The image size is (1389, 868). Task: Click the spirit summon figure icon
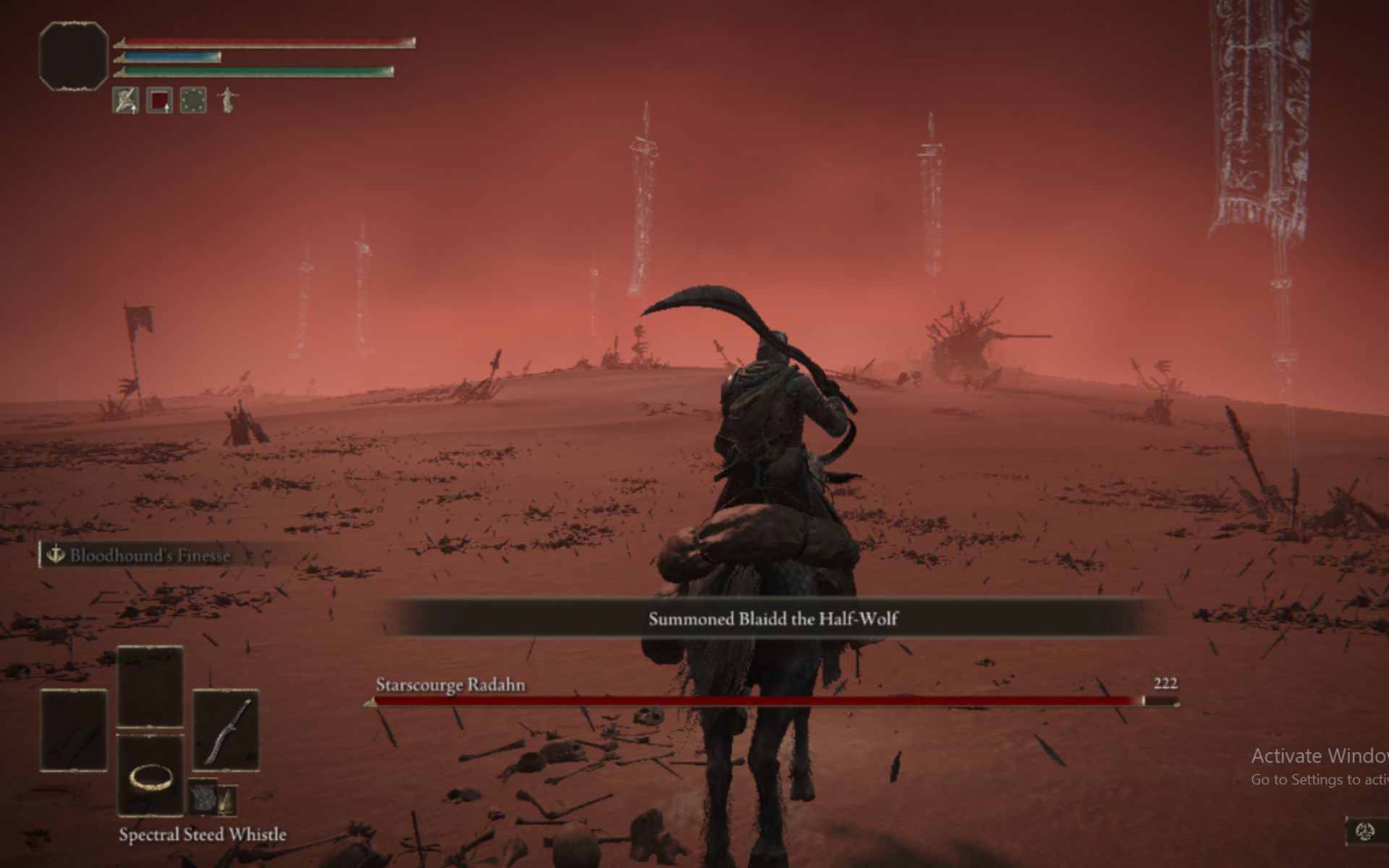pyautogui.click(x=228, y=99)
